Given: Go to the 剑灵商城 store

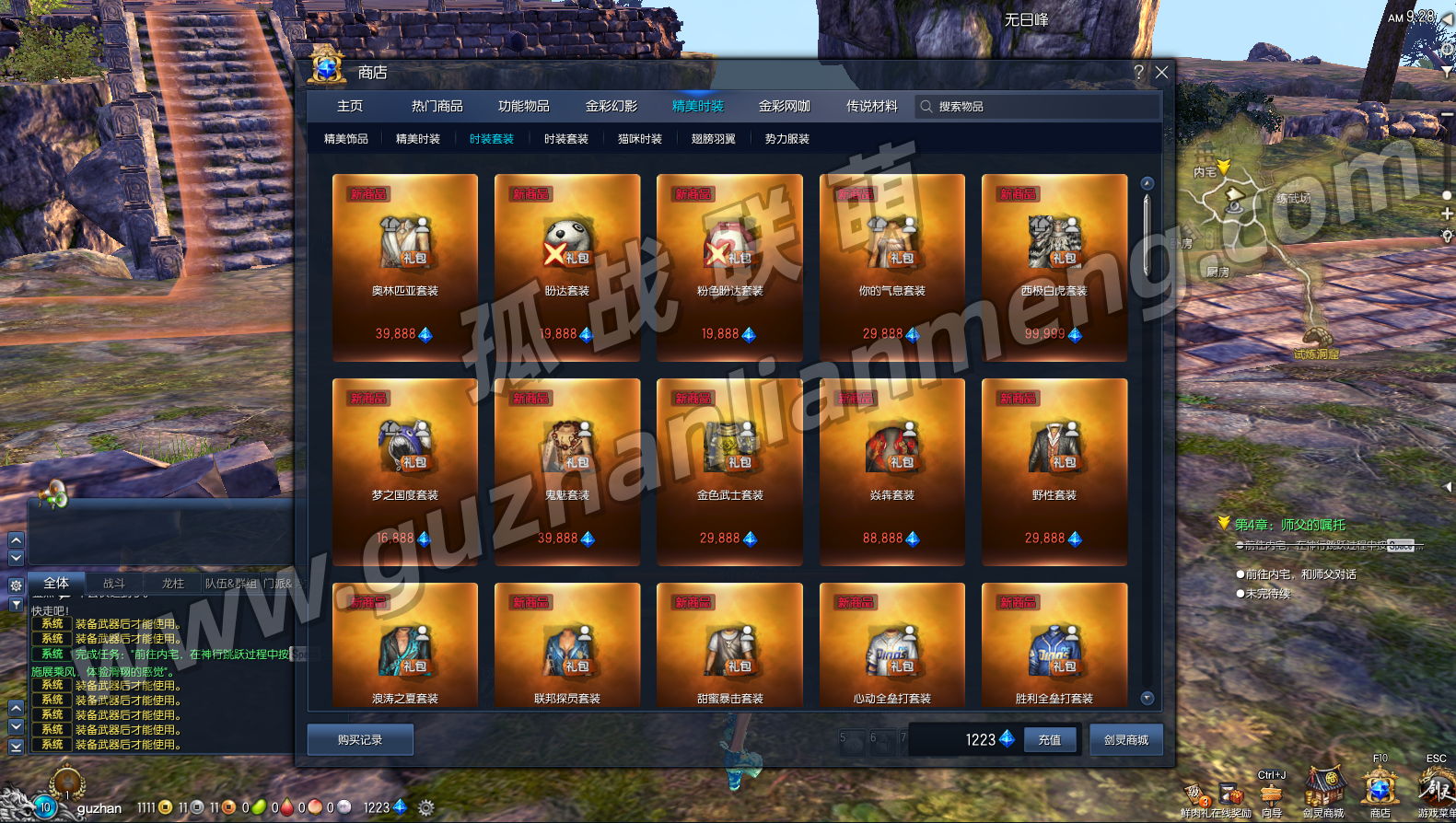Looking at the screenshot, I should 1126,740.
